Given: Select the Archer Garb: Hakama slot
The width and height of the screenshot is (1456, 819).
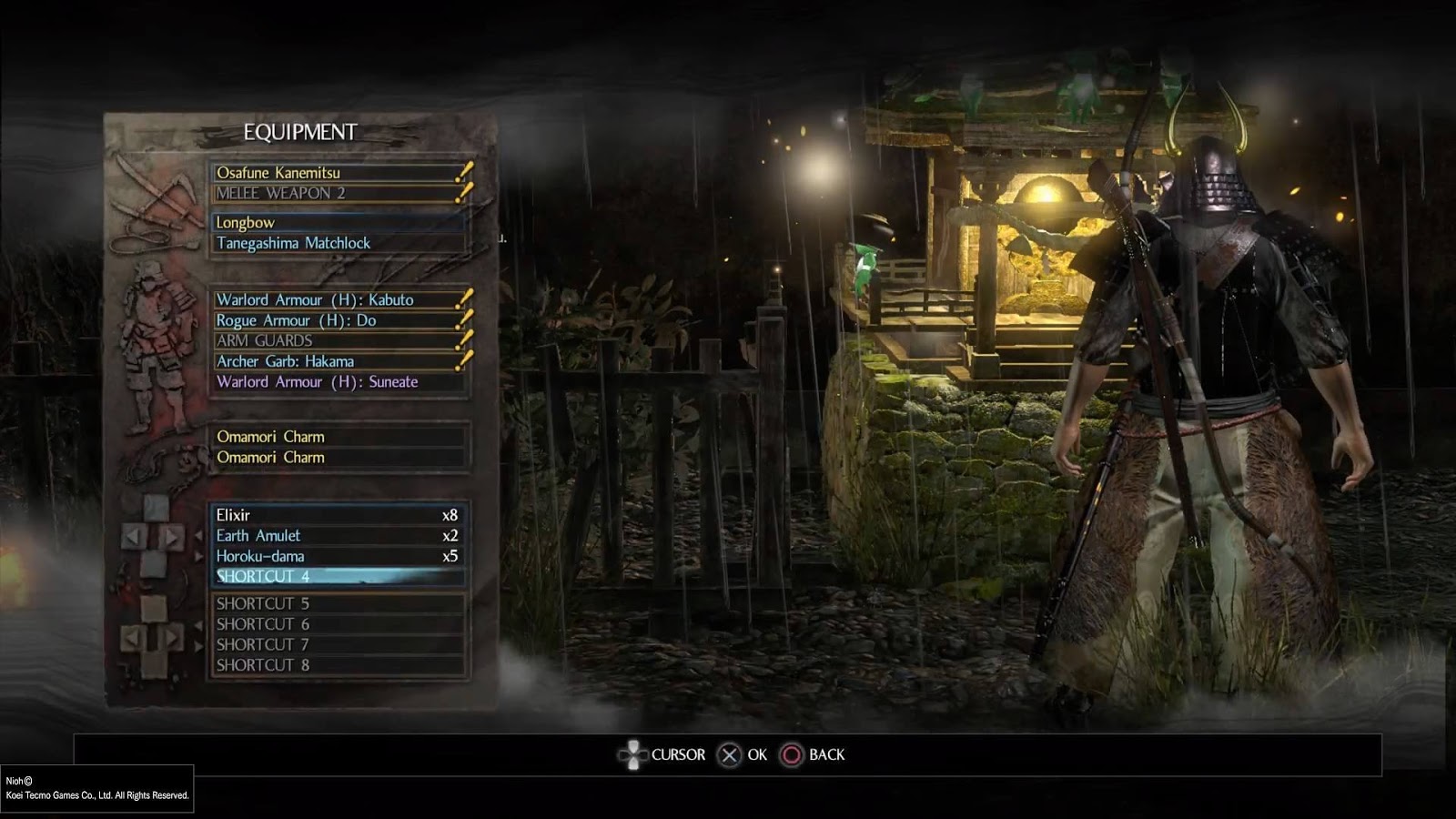Looking at the screenshot, I should pyautogui.click(x=337, y=361).
